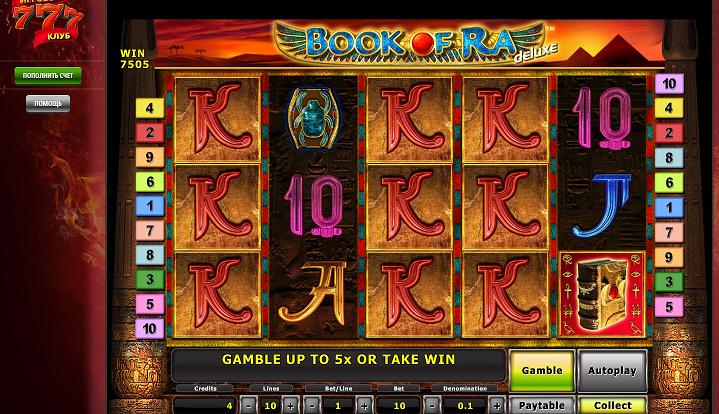Image resolution: width=719 pixels, height=414 pixels.
Task: Raise the Bet/Line value
Action: click(365, 406)
